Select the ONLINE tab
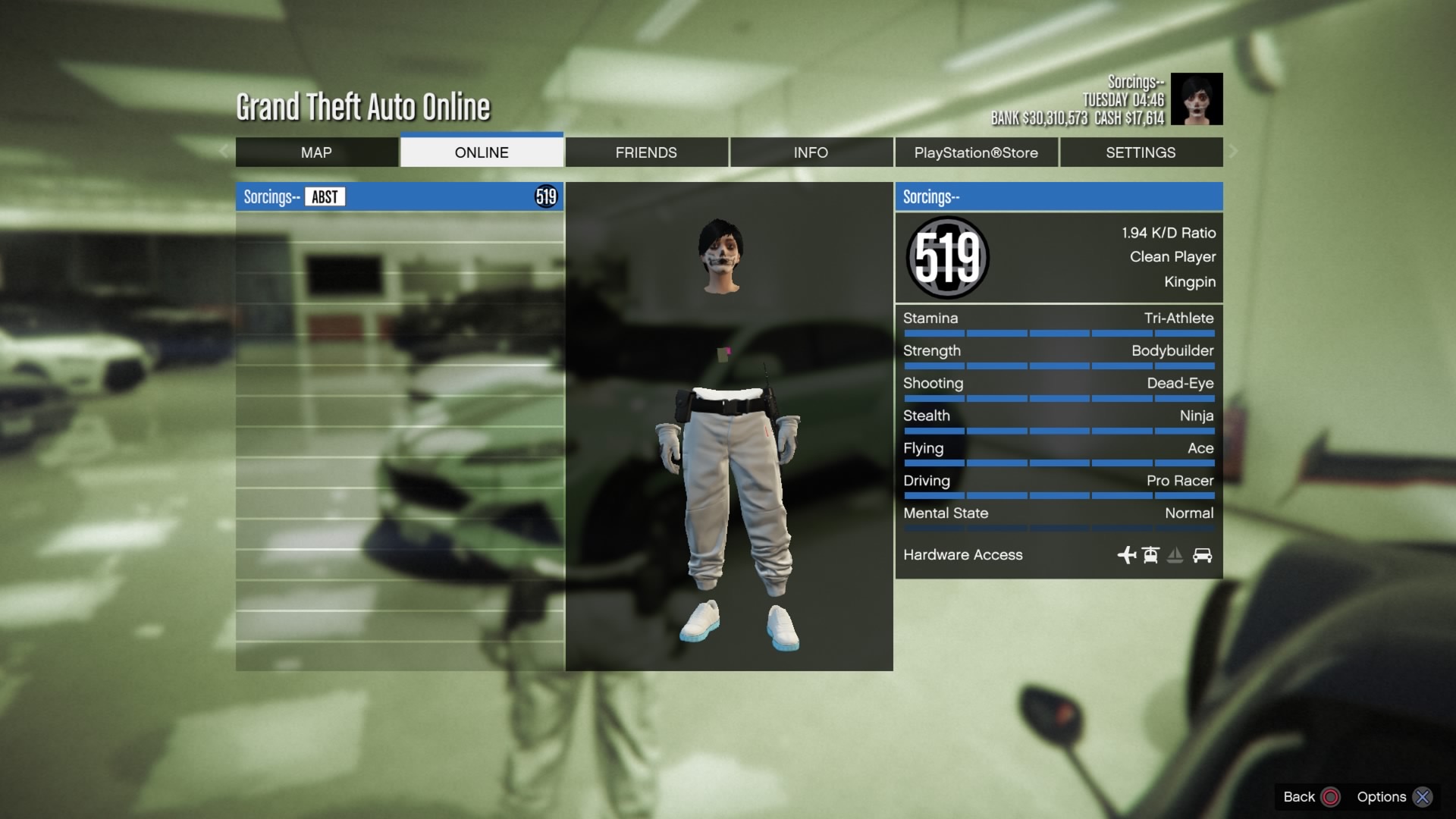Viewport: 1456px width, 819px height. click(x=482, y=152)
